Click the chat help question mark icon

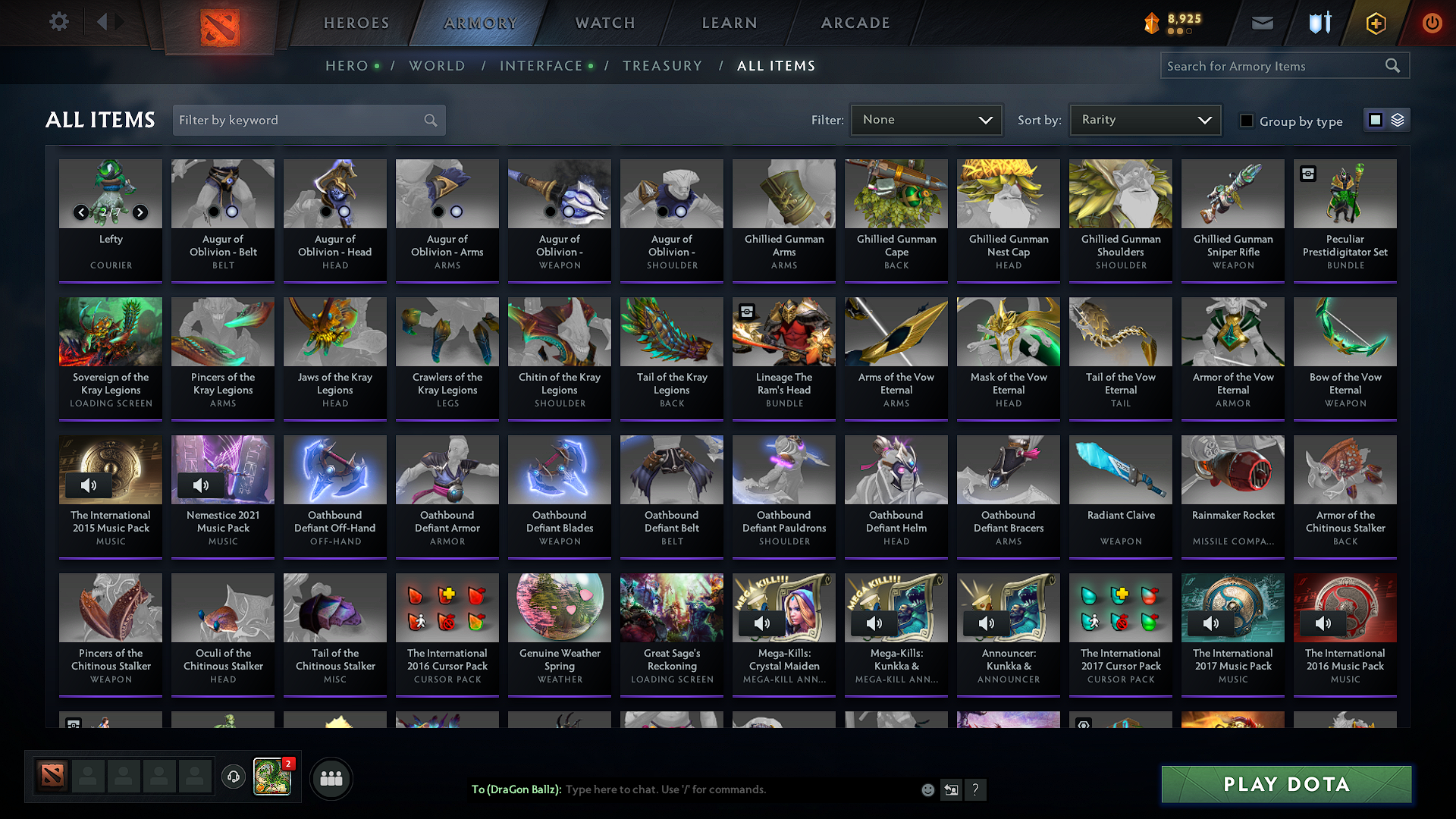coord(976,789)
